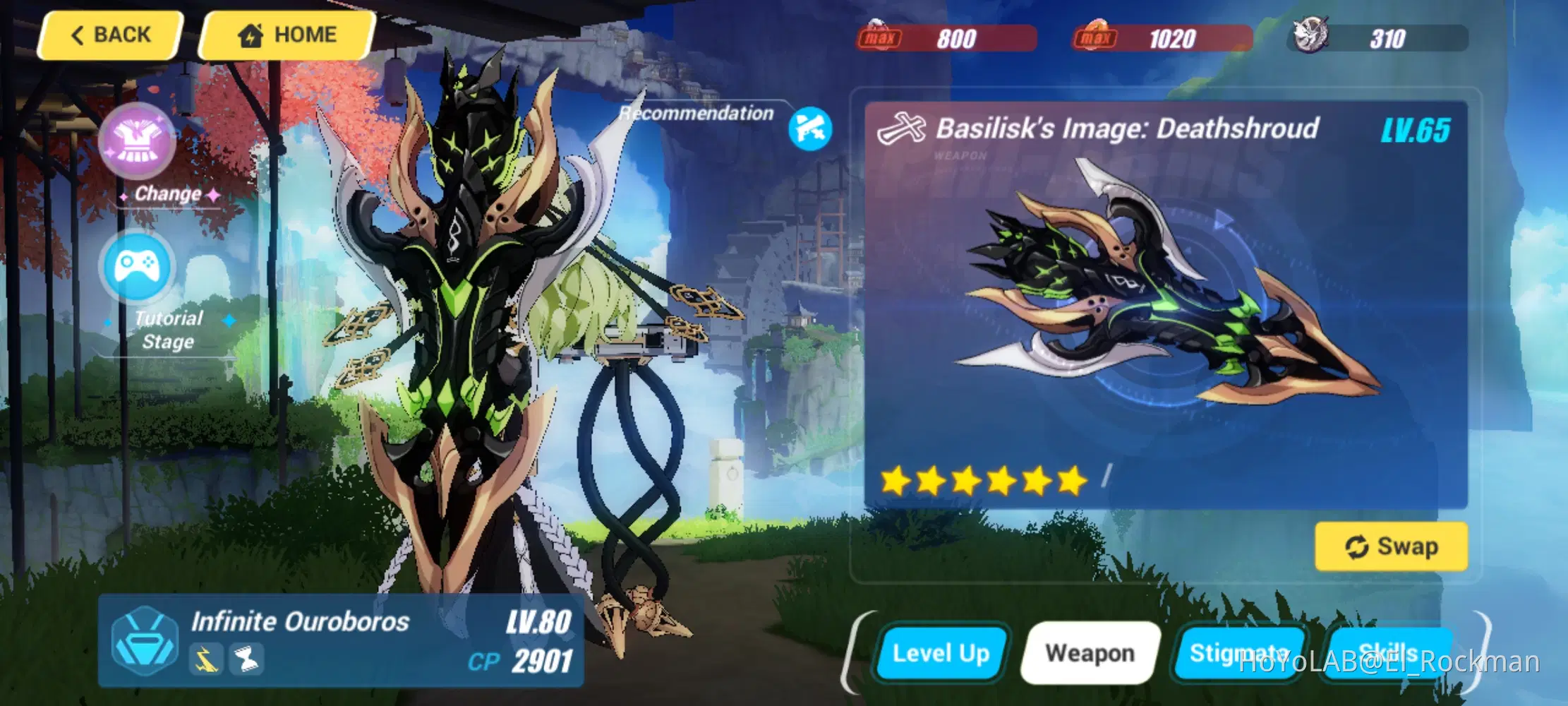Open the weapon Recommendation
1568x706 pixels.
click(809, 128)
